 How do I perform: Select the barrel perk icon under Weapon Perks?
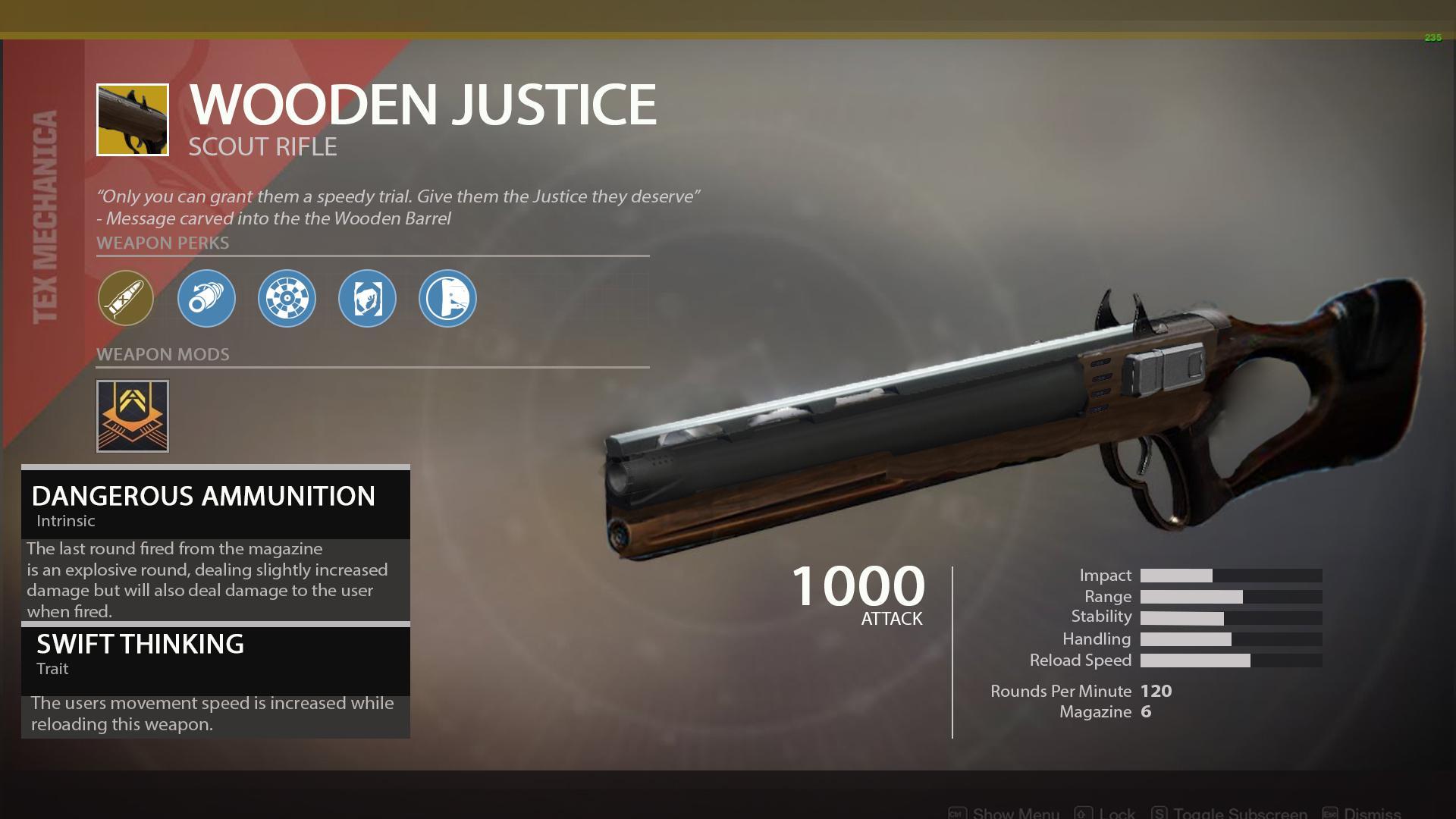[206, 299]
